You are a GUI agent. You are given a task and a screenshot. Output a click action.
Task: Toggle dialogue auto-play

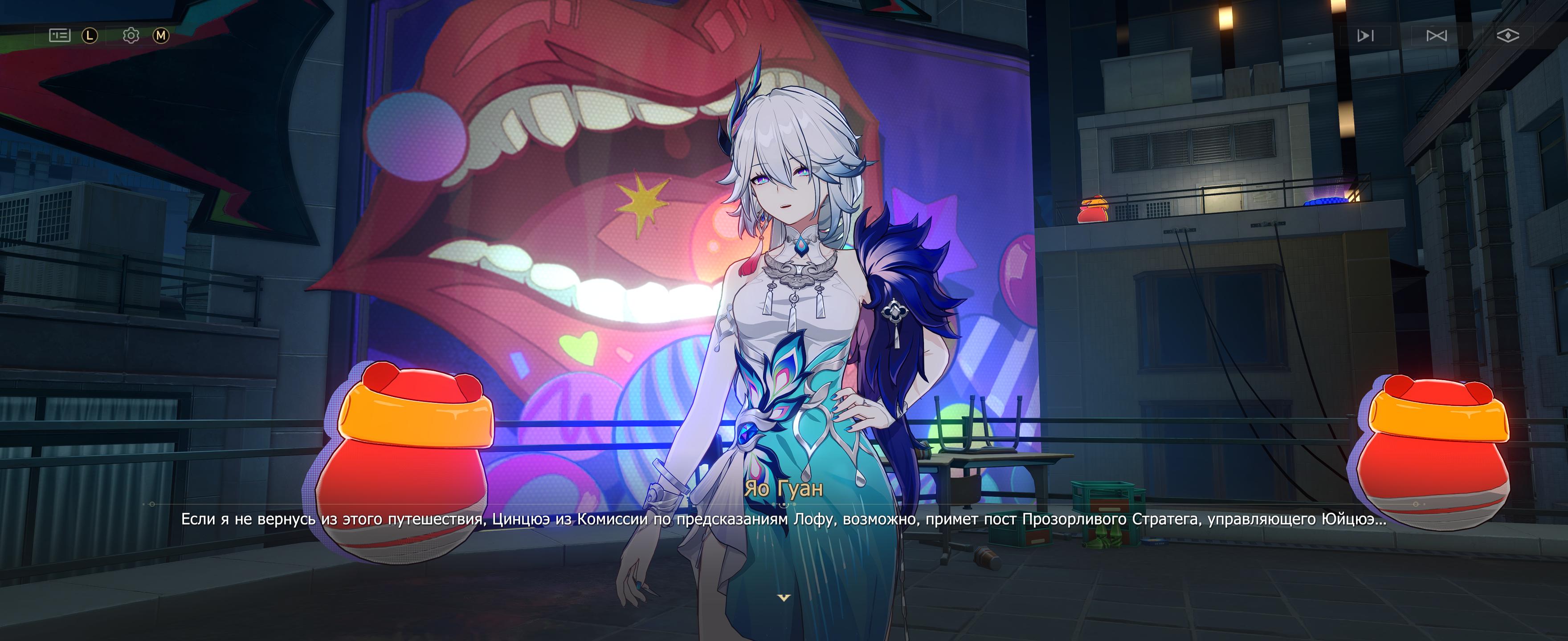click(1365, 36)
